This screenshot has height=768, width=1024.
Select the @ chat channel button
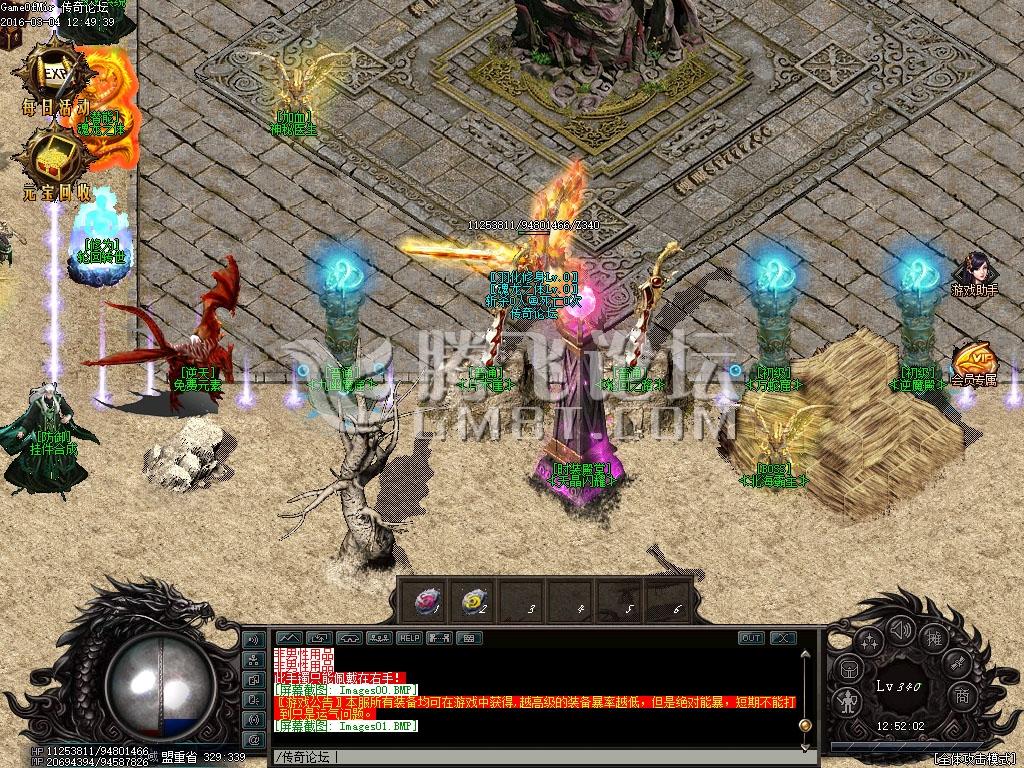pos(253,739)
